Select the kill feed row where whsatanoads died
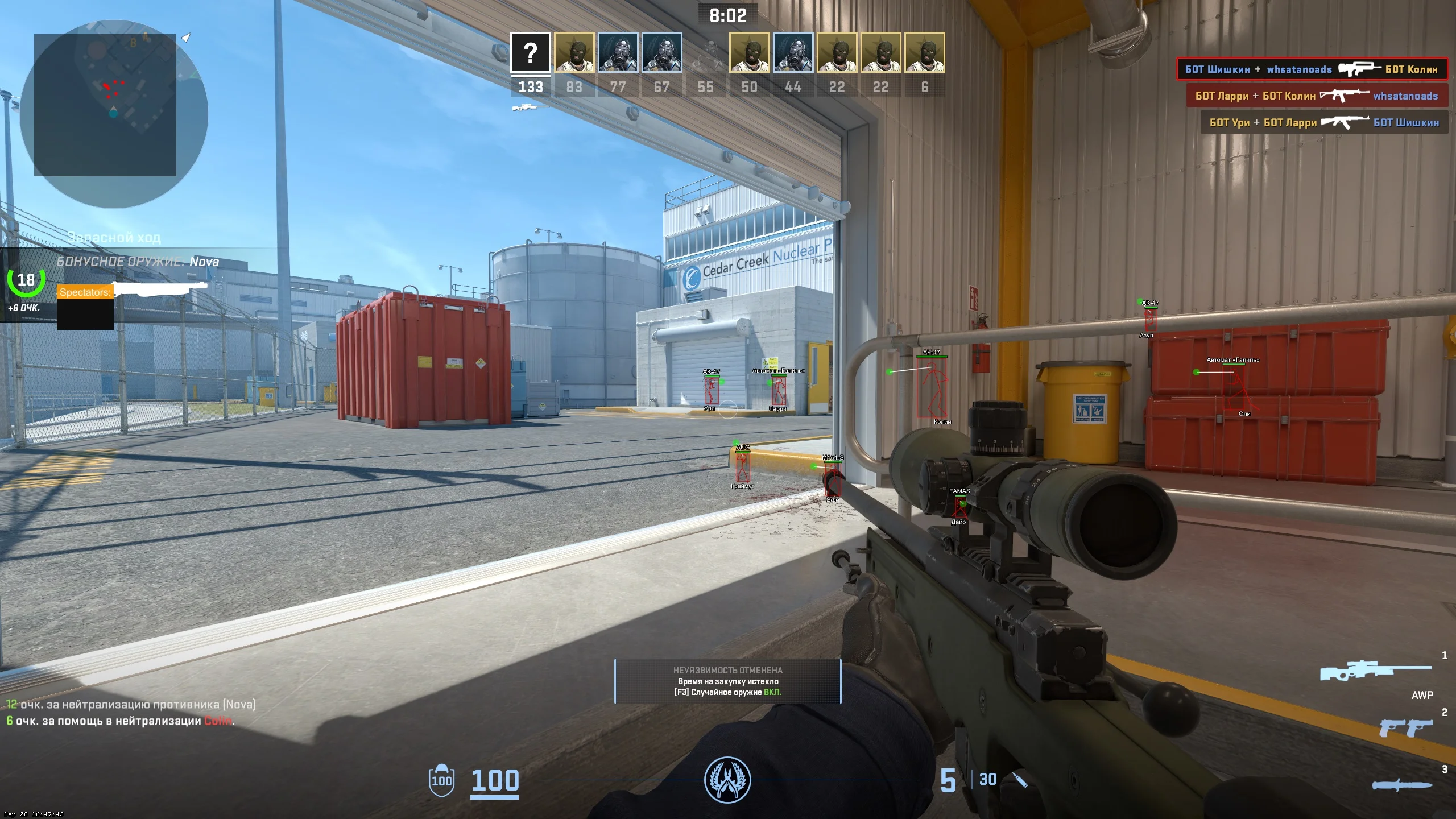Image resolution: width=1456 pixels, height=819 pixels. click(x=1317, y=96)
